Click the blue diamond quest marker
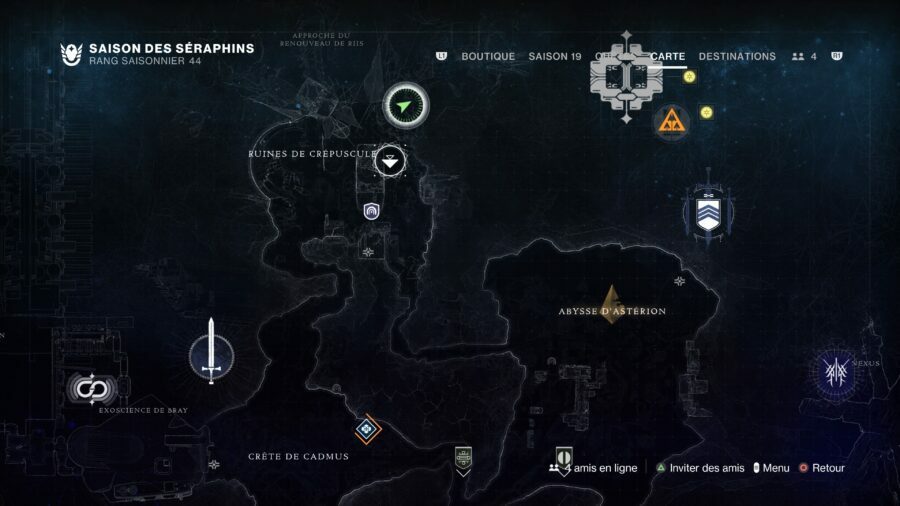Screen dimensions: 900x506 click(367, 429)
